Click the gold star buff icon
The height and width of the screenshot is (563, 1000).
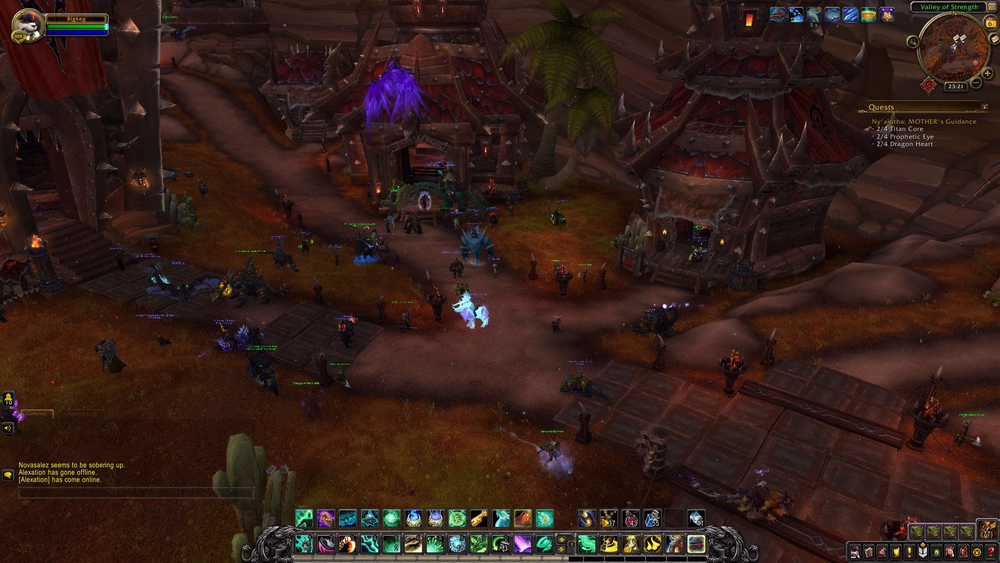pyautogui.click(x=886, y=15)
